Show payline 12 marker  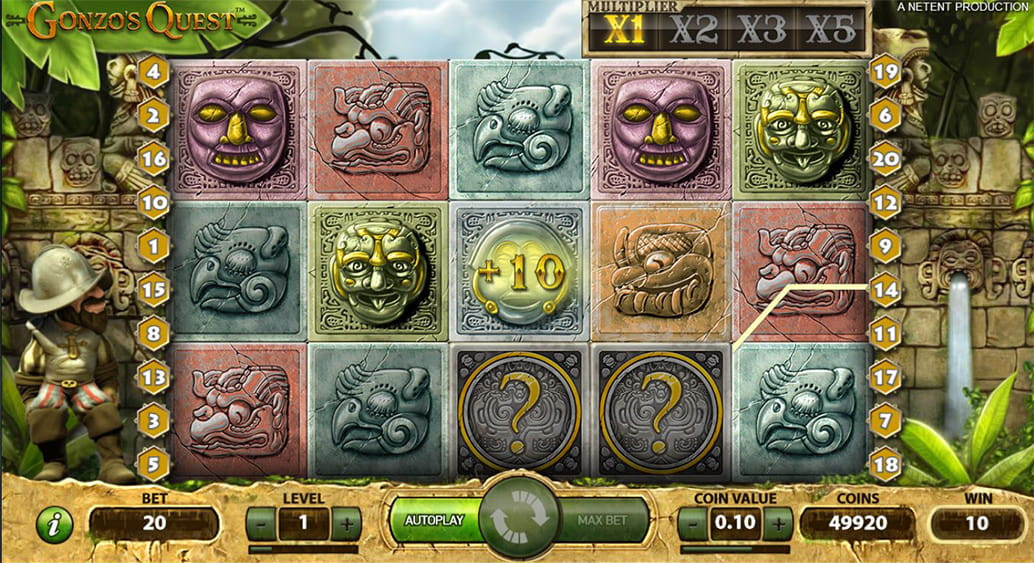click(886, 202)
